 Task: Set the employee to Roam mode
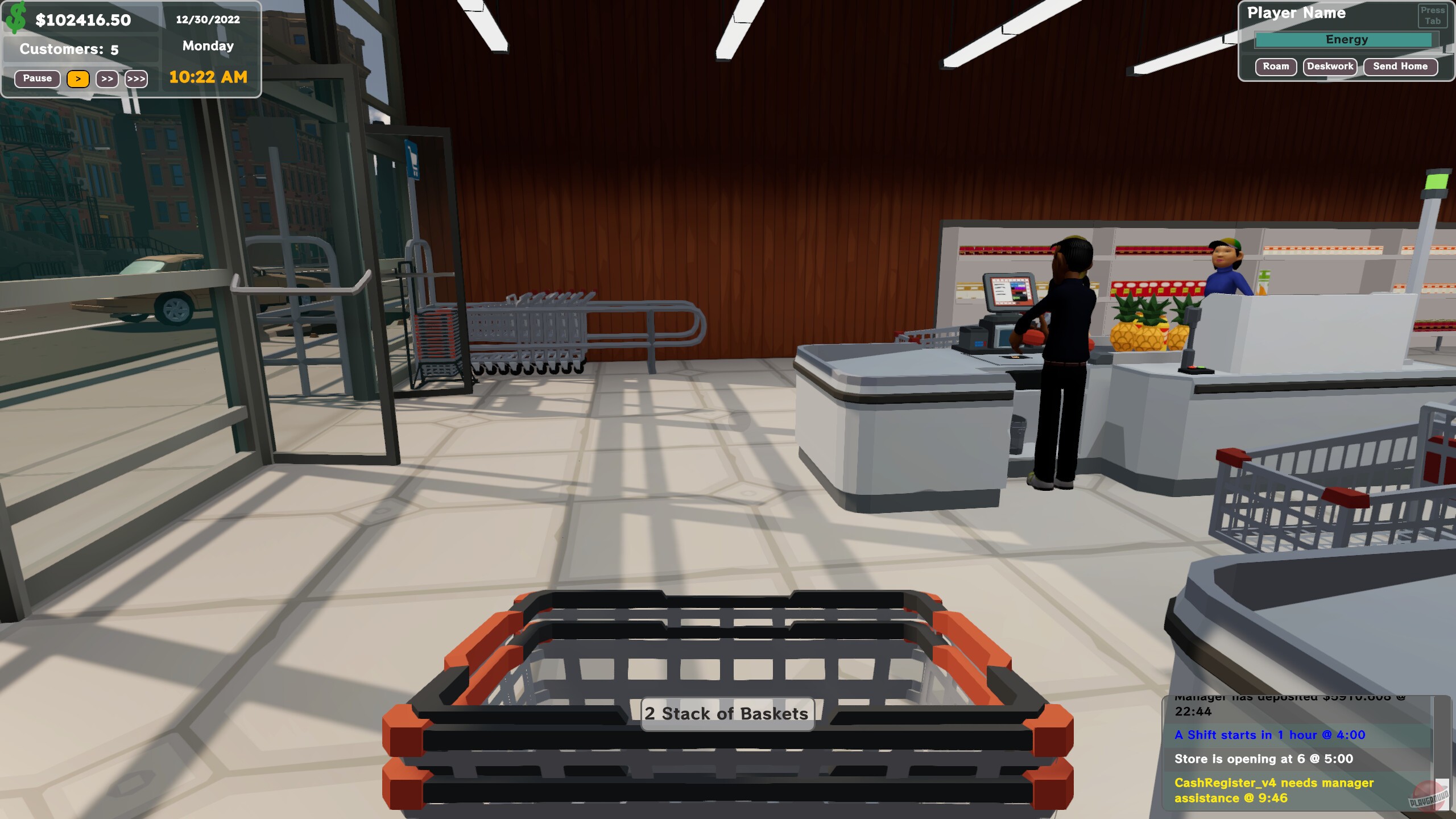click(1276, 67)
